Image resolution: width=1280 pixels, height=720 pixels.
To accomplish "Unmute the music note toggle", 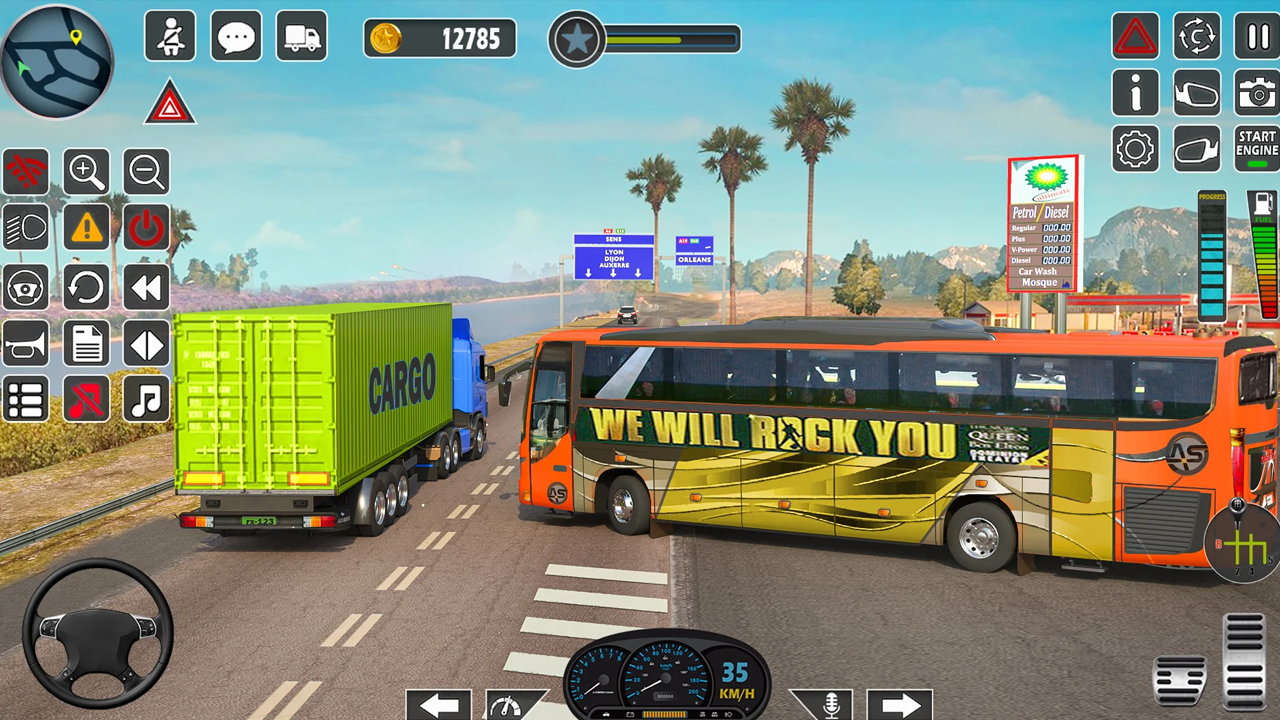I will [x=86, y=400].
